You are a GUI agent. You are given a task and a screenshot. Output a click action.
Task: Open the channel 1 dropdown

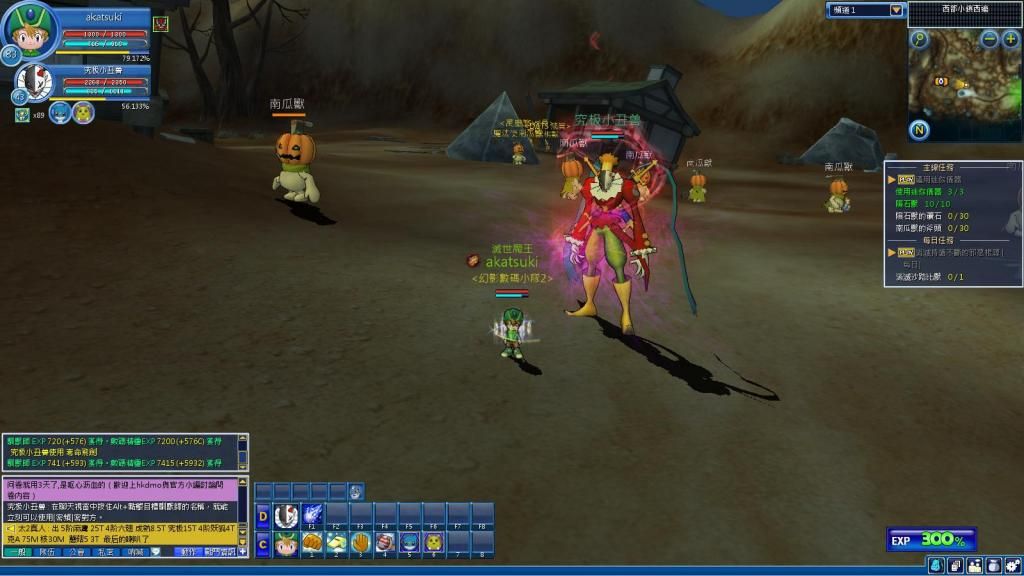[896, 10]
